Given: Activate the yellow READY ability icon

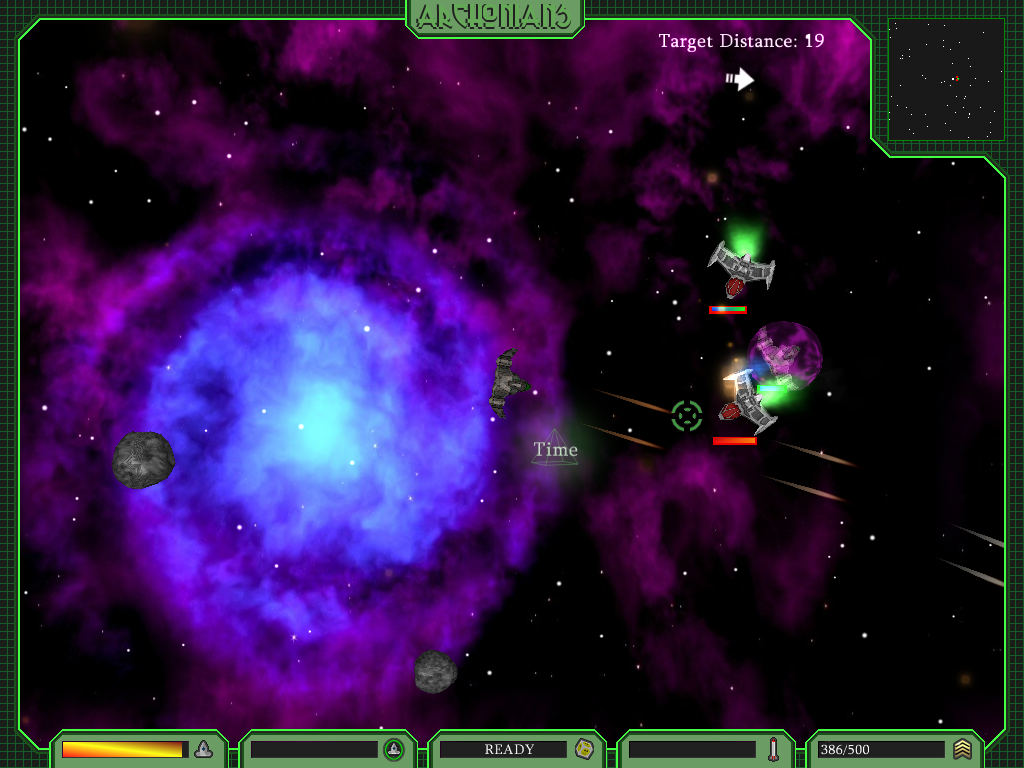Looking at the screenshot, I should click(585, 749).
